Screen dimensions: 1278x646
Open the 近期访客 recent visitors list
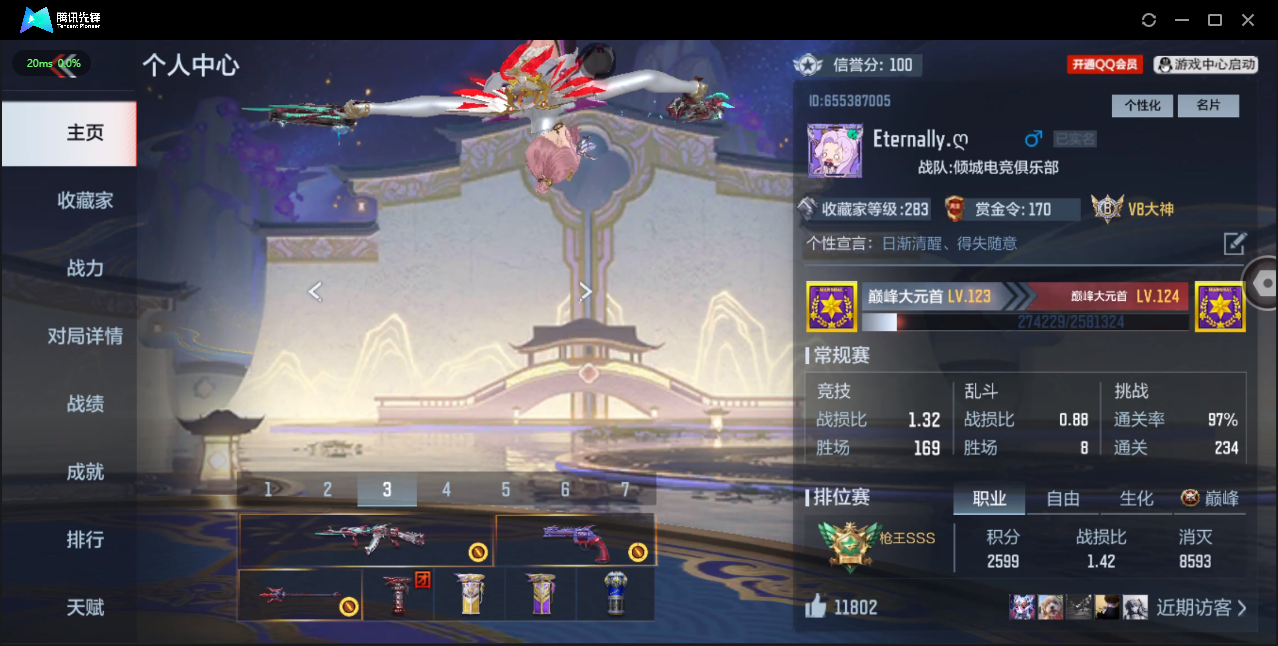coord(1201,607)
